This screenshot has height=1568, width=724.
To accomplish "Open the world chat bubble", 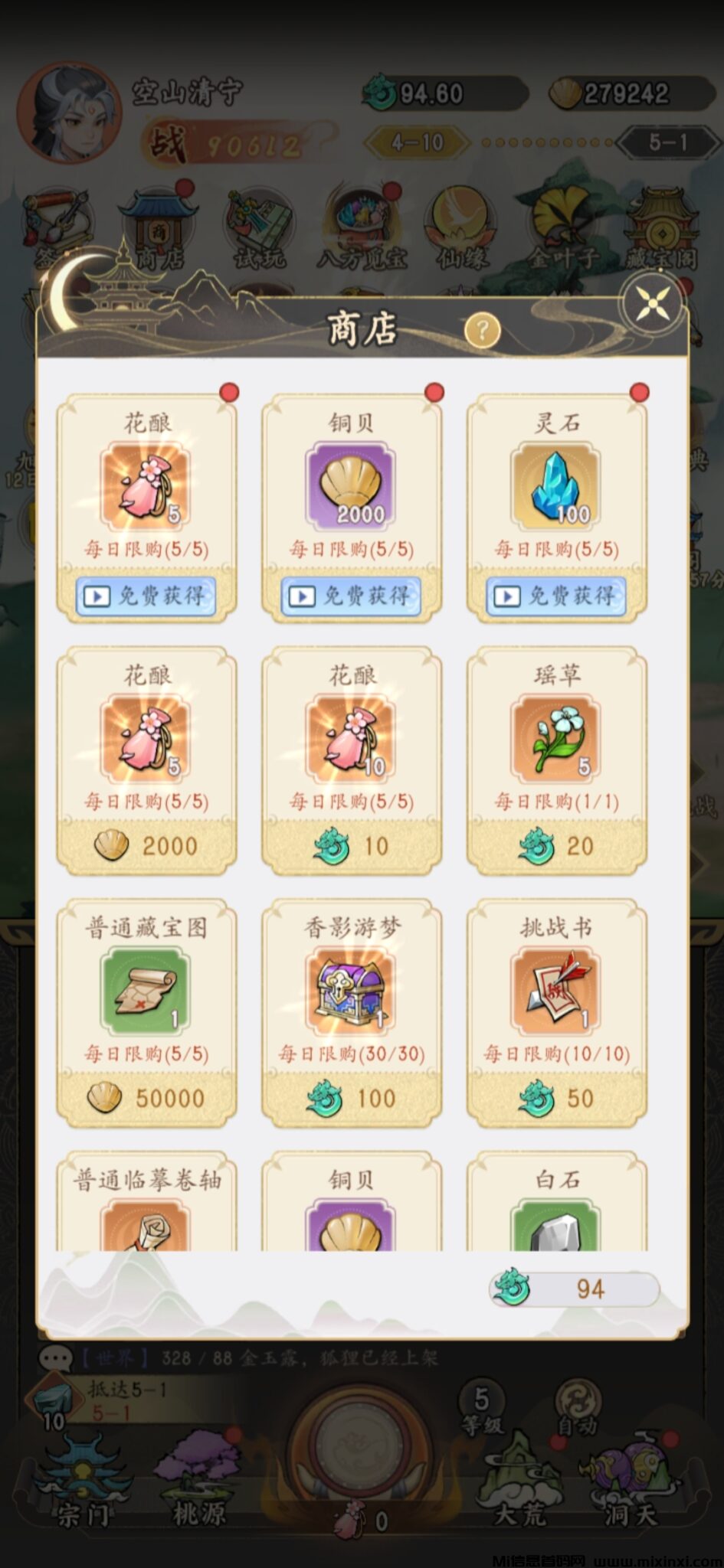I will 55,1358.
